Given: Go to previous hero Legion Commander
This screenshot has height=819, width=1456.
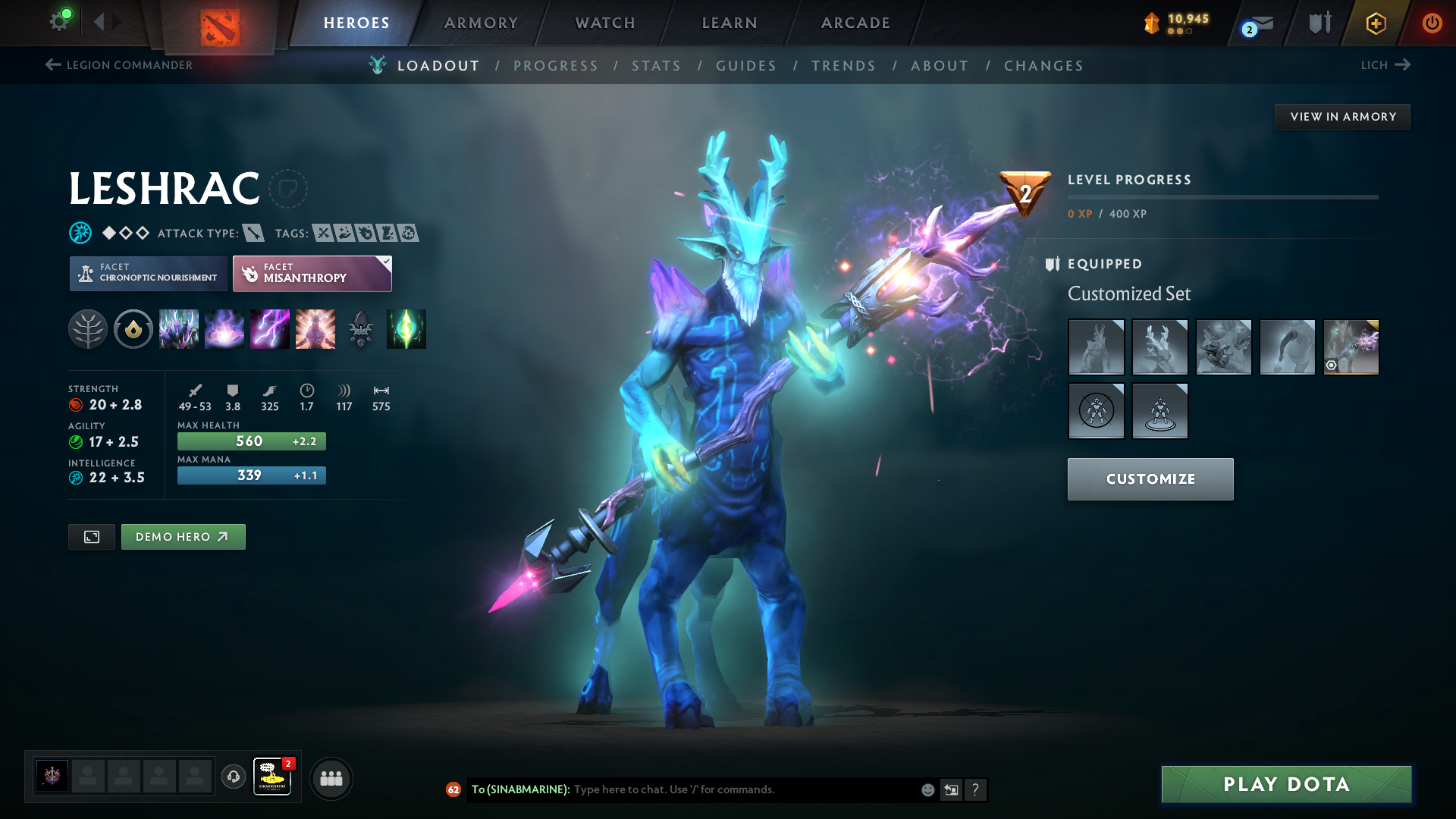Looking at the screenshot, I should coord(119,65).
